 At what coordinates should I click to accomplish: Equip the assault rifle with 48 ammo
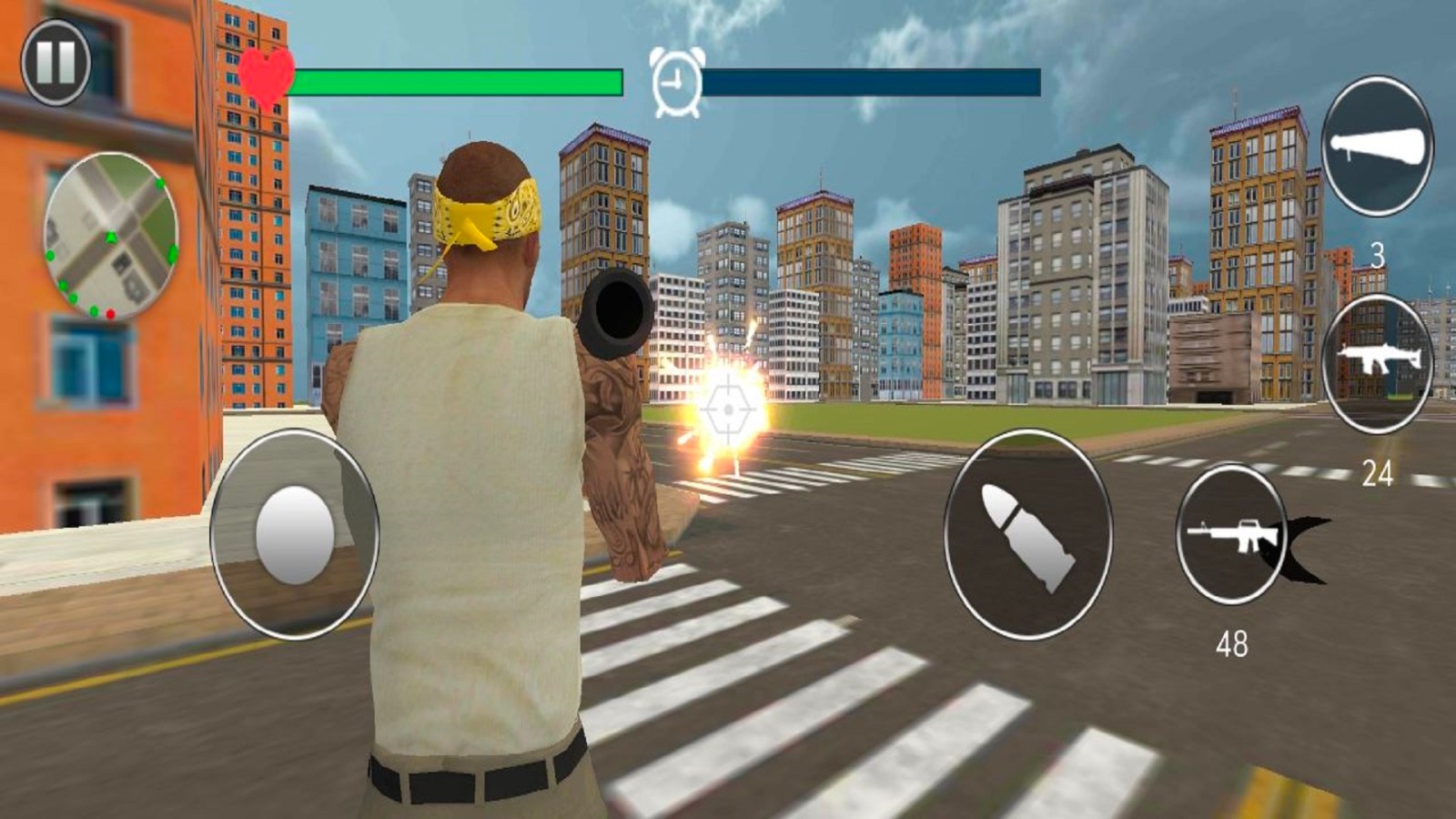[x=1231, y=535]
